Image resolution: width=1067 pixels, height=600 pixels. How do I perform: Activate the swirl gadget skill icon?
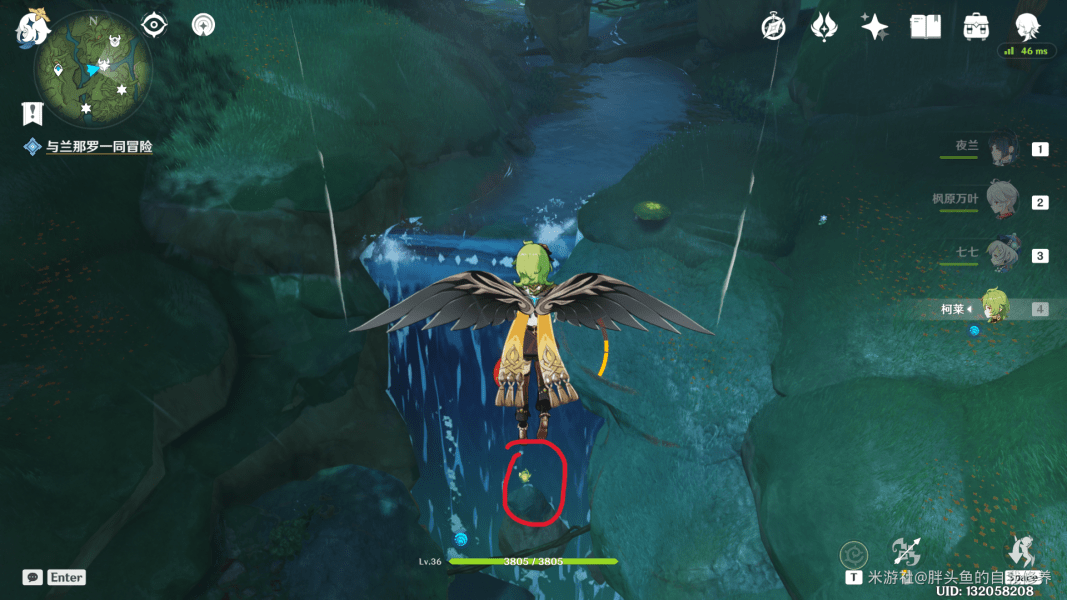853,555
